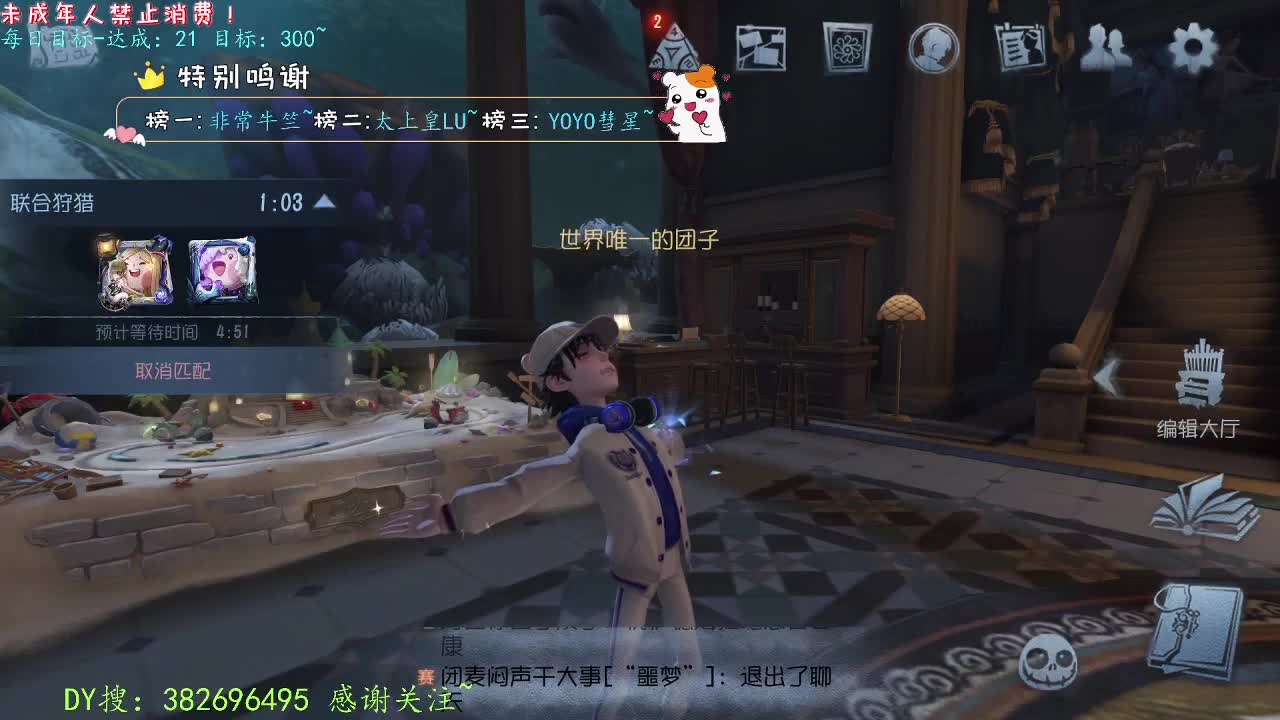The image size is (1280, 720).
Task: Open the character profile portrait icon
Action: coord(932,48)
